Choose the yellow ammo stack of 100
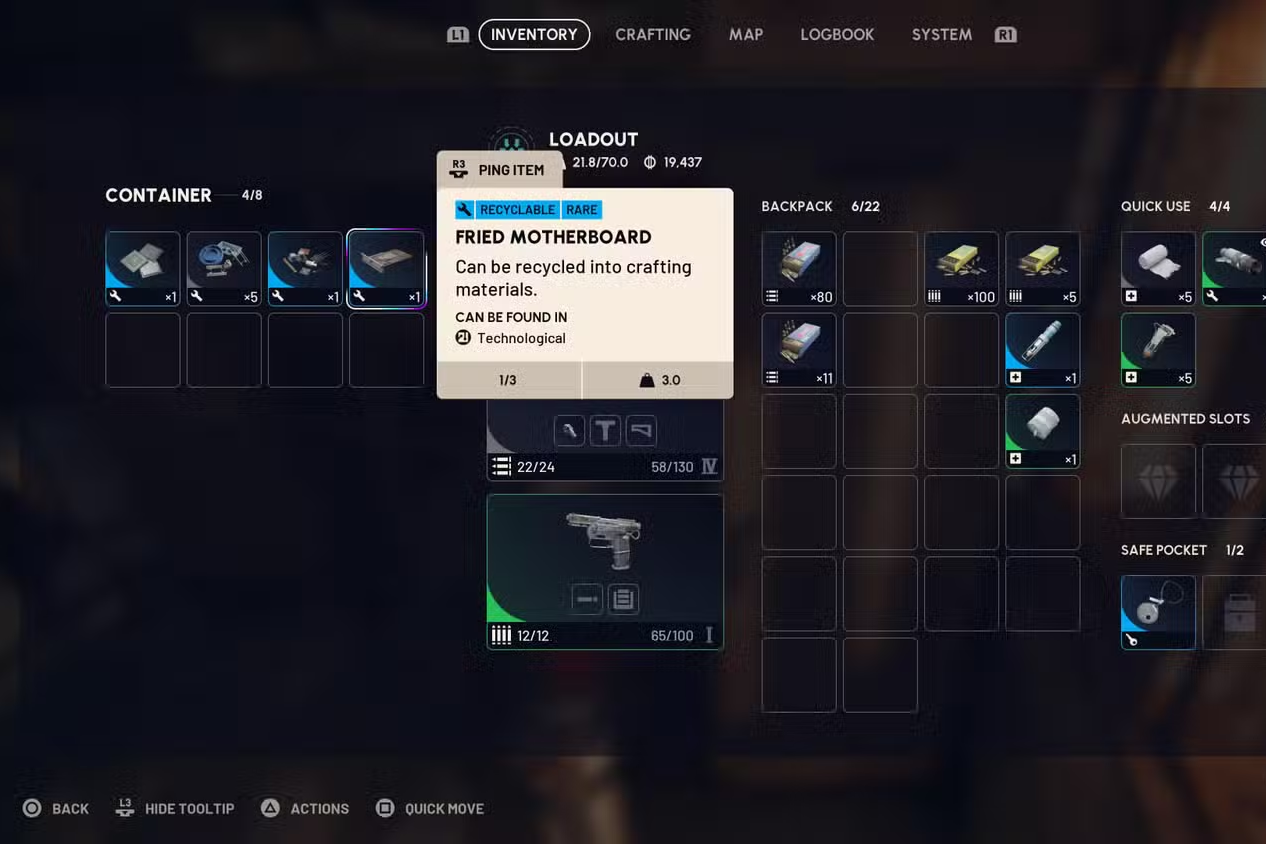This screenshot has width=1266, height=844. (961, 268)
